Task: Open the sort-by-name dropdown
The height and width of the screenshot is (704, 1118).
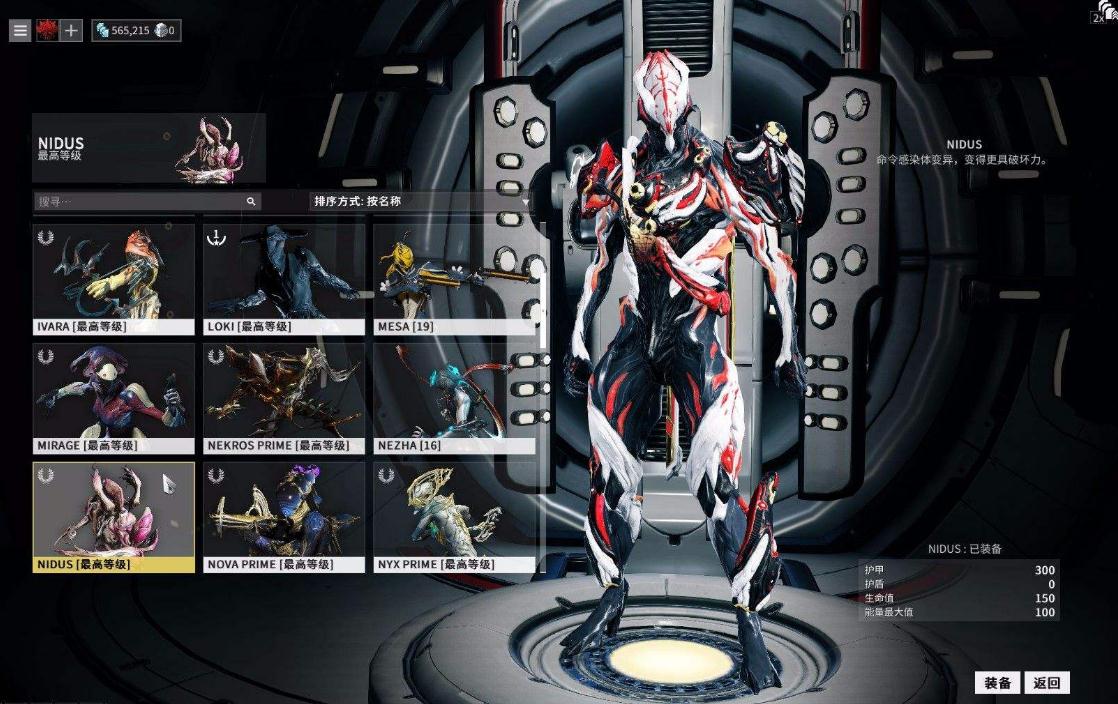Action: tap(420, 201)
